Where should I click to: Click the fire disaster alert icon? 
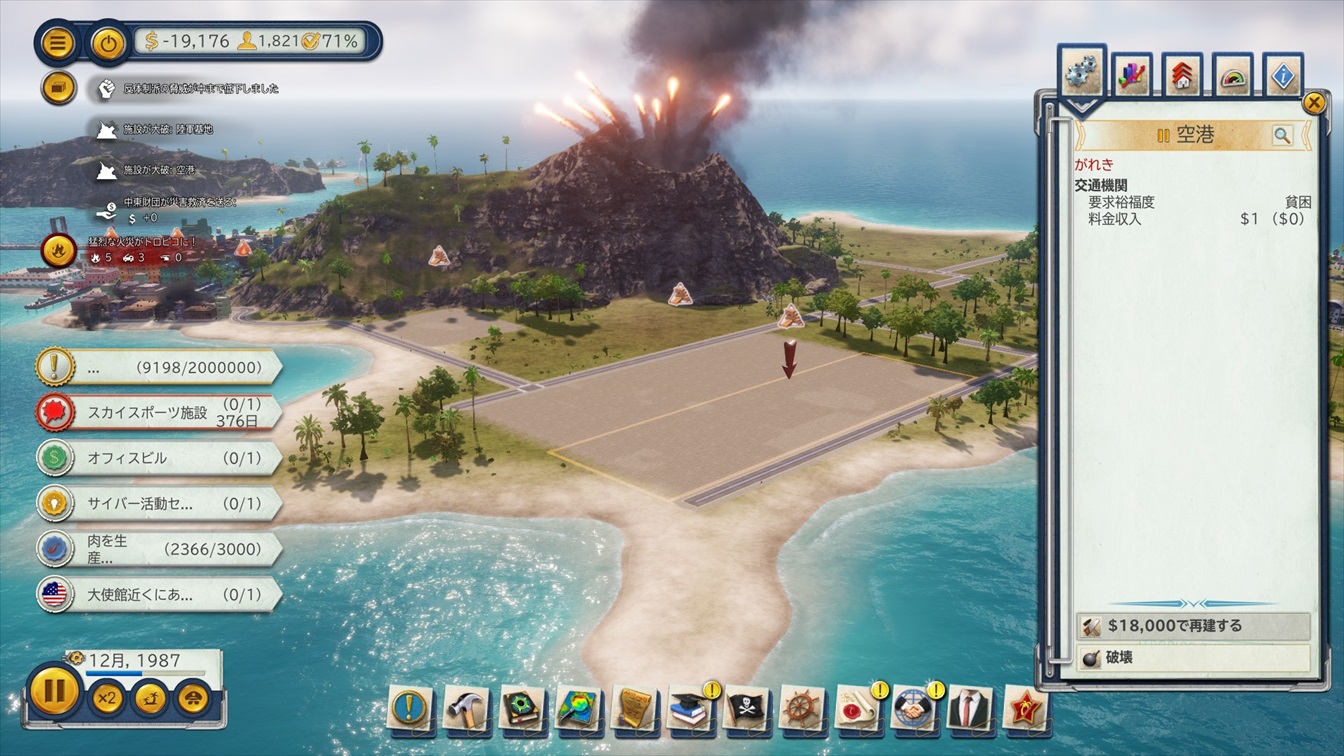58,249
